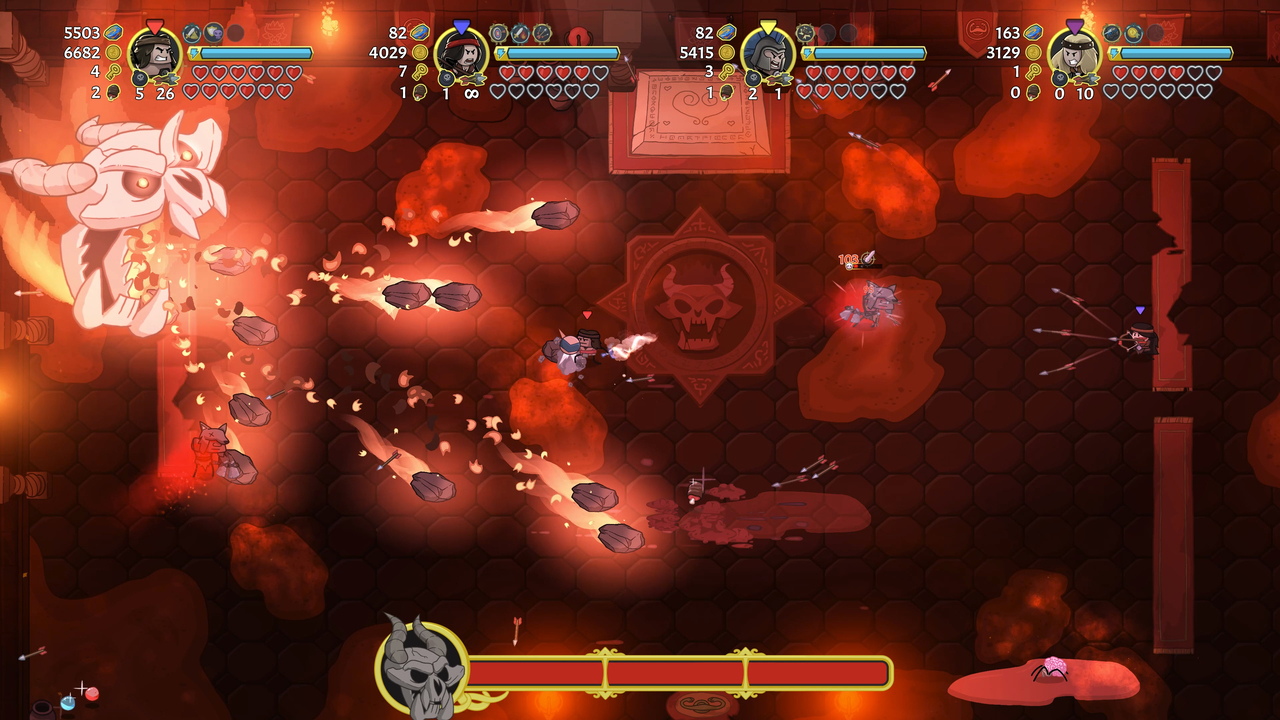Click the bomb icon under the blonde hero
Viewport: 1280px width, 720px height.
tap(1060, 78)
